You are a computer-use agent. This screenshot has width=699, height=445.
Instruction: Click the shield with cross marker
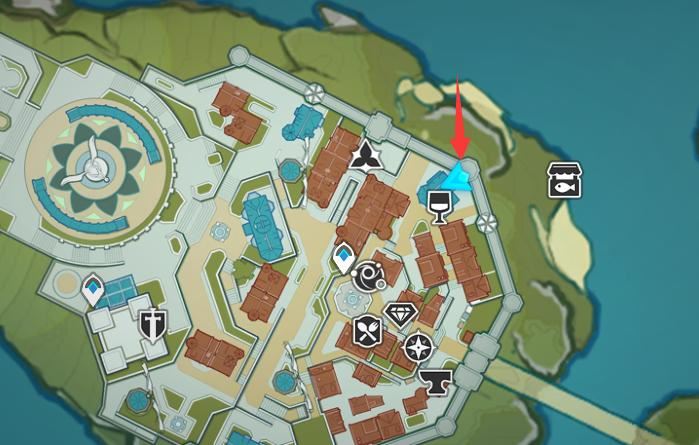pos(153,322)
